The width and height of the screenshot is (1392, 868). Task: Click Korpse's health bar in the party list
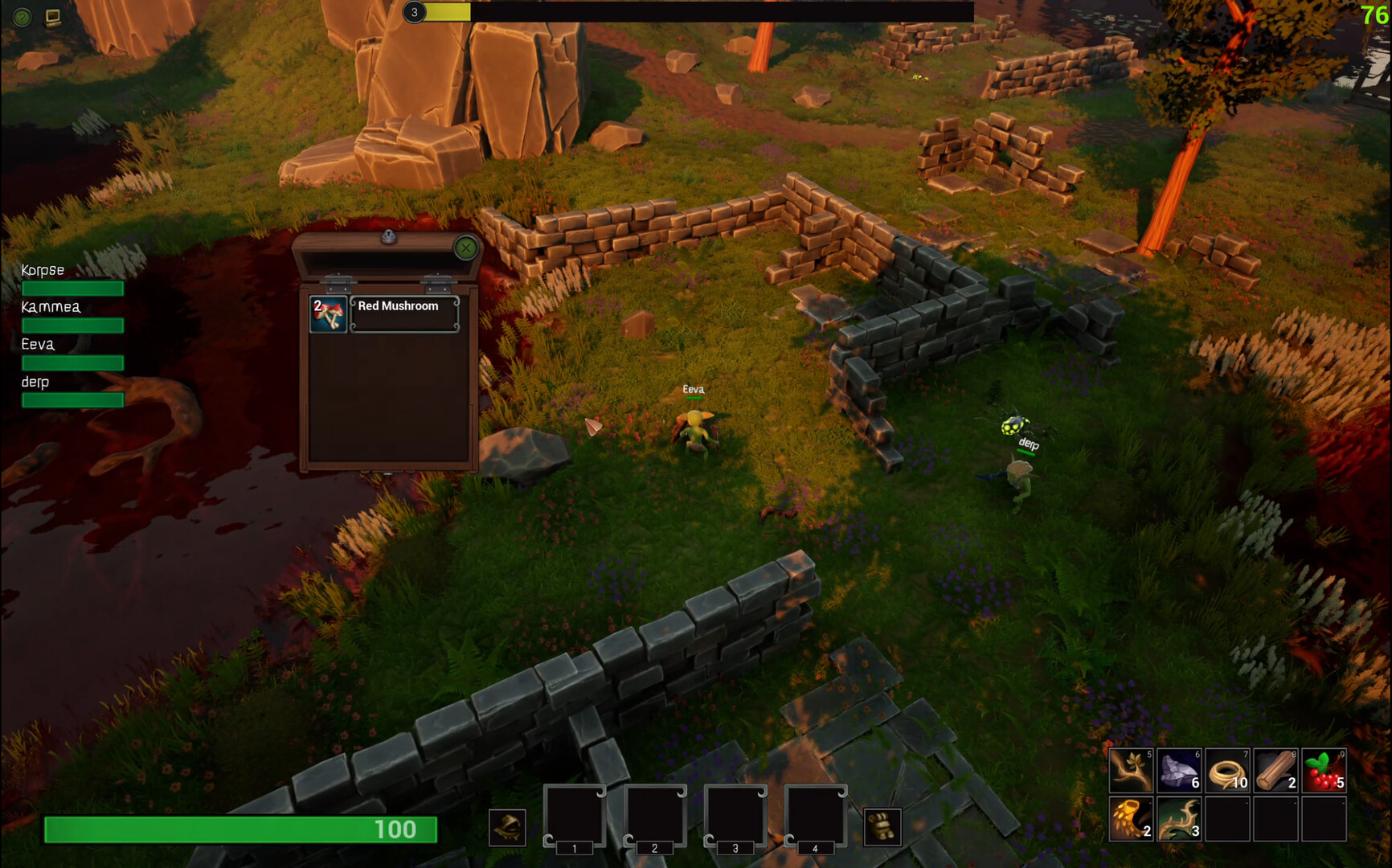pos(72,287)
